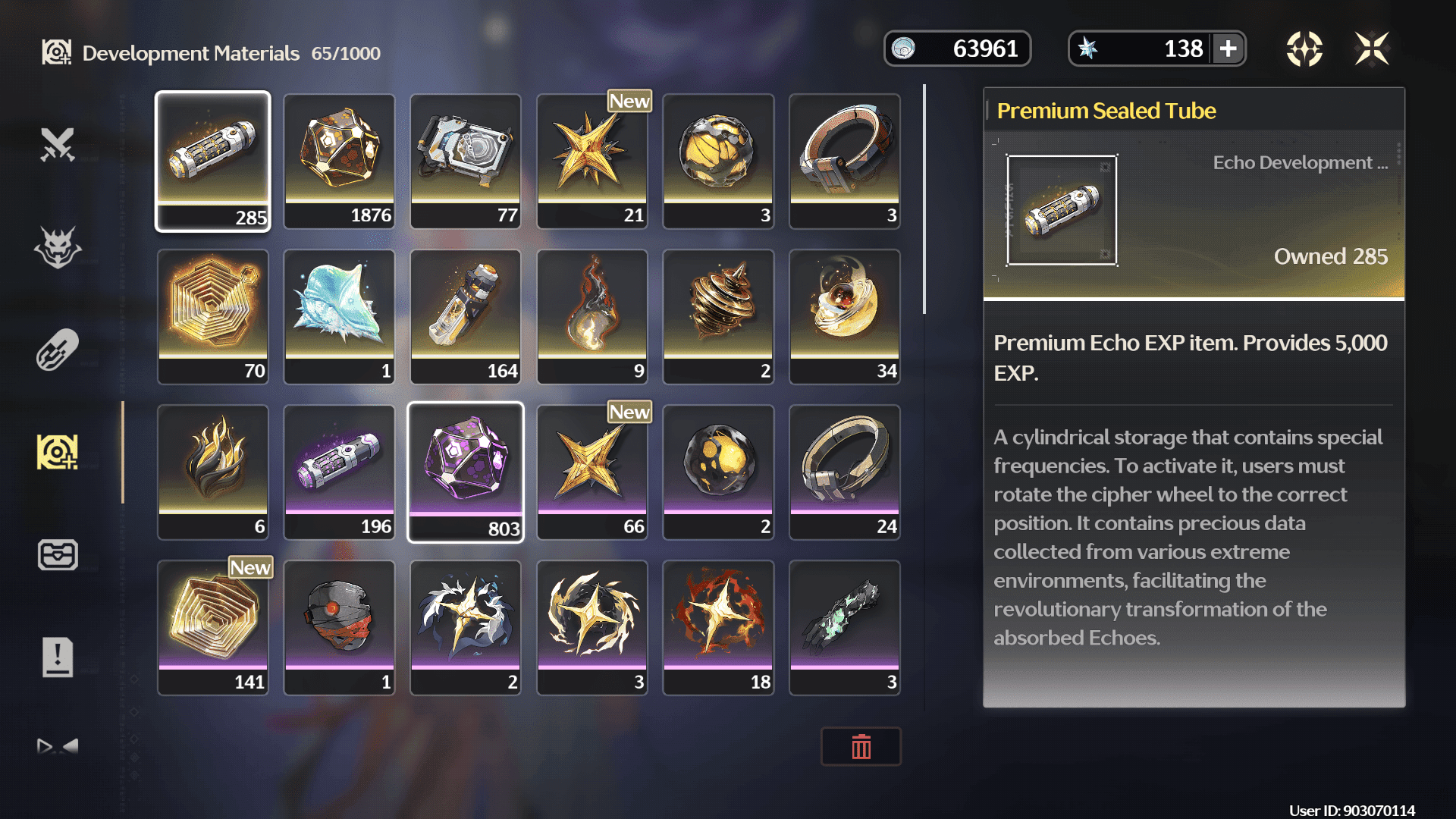Open the Echoes demon-mask tab
Viewport: 1456px width, 819px height.
(58, 247)
